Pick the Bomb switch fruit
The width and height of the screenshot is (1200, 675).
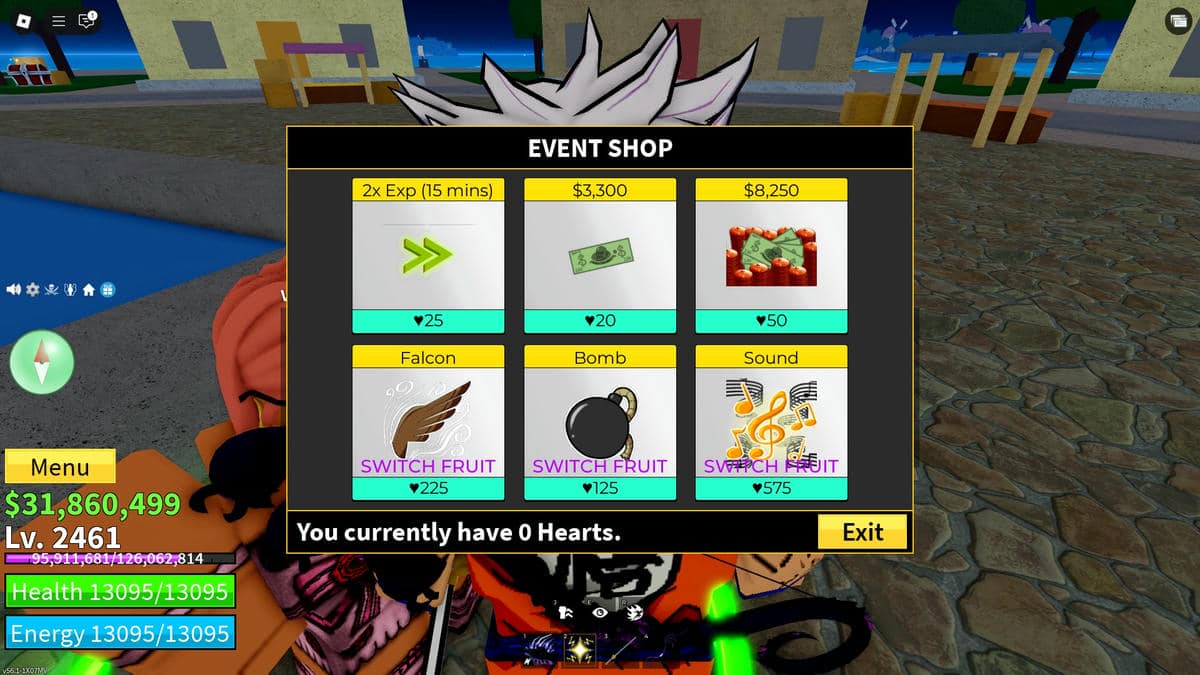(x=600, y=423)
